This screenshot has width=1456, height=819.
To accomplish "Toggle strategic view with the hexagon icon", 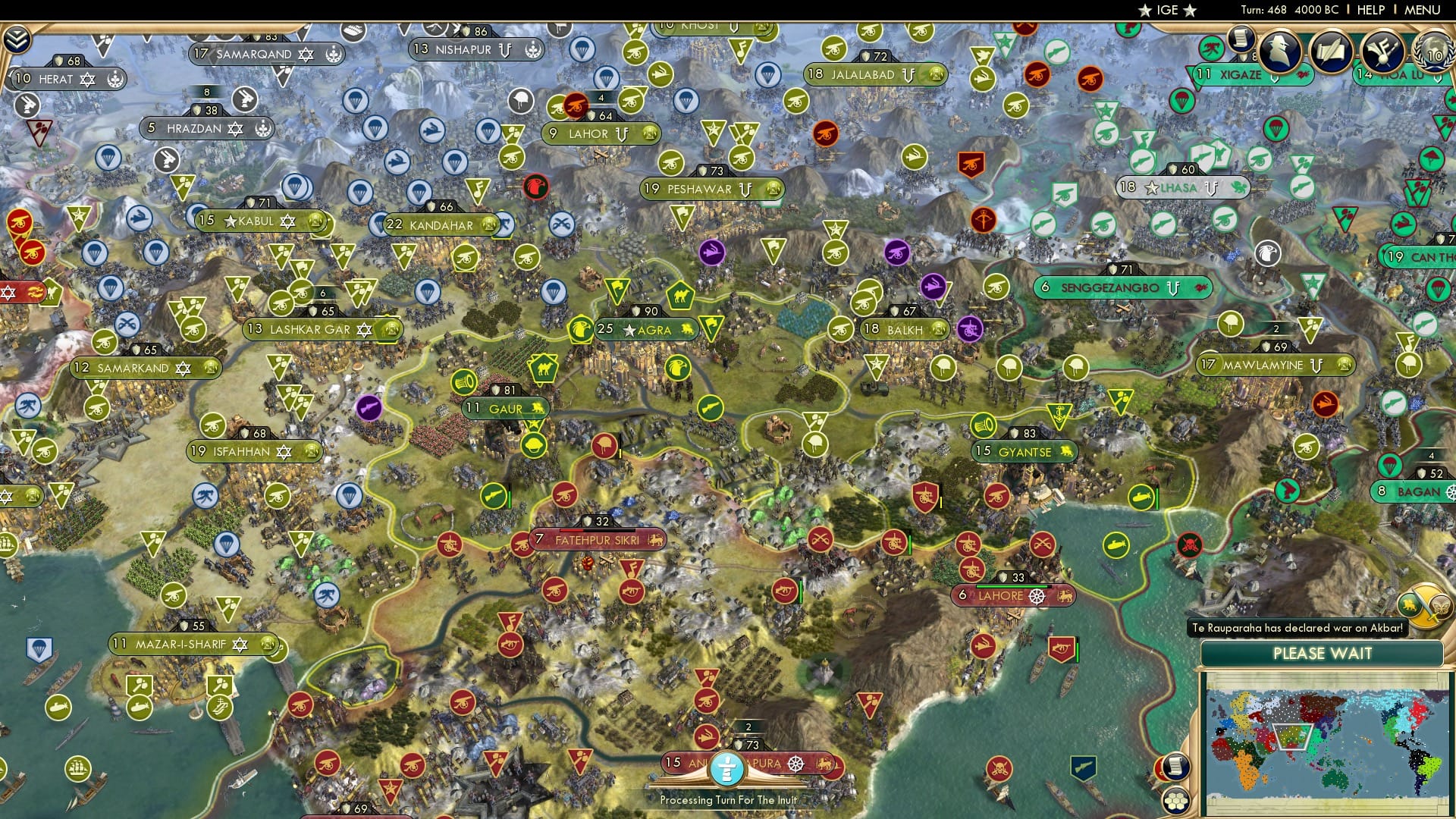I will (1177, 802).
